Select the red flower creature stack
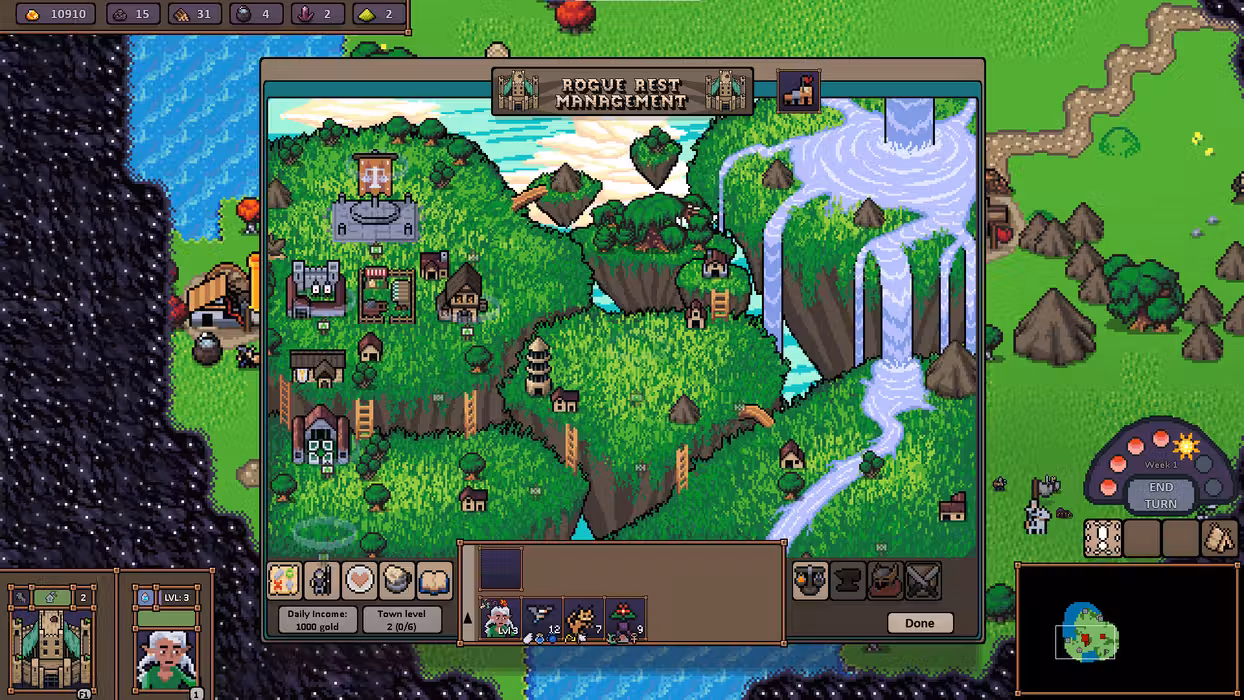Viewport: 1244px width, 700px height. click(x=626, y=619)
